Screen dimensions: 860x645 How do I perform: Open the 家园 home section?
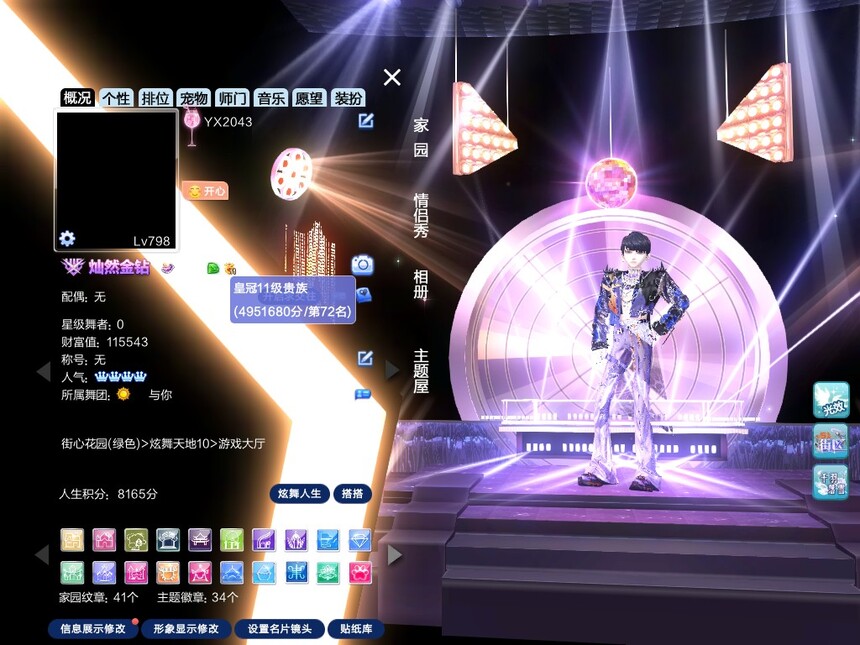click(x=421, y=137)
